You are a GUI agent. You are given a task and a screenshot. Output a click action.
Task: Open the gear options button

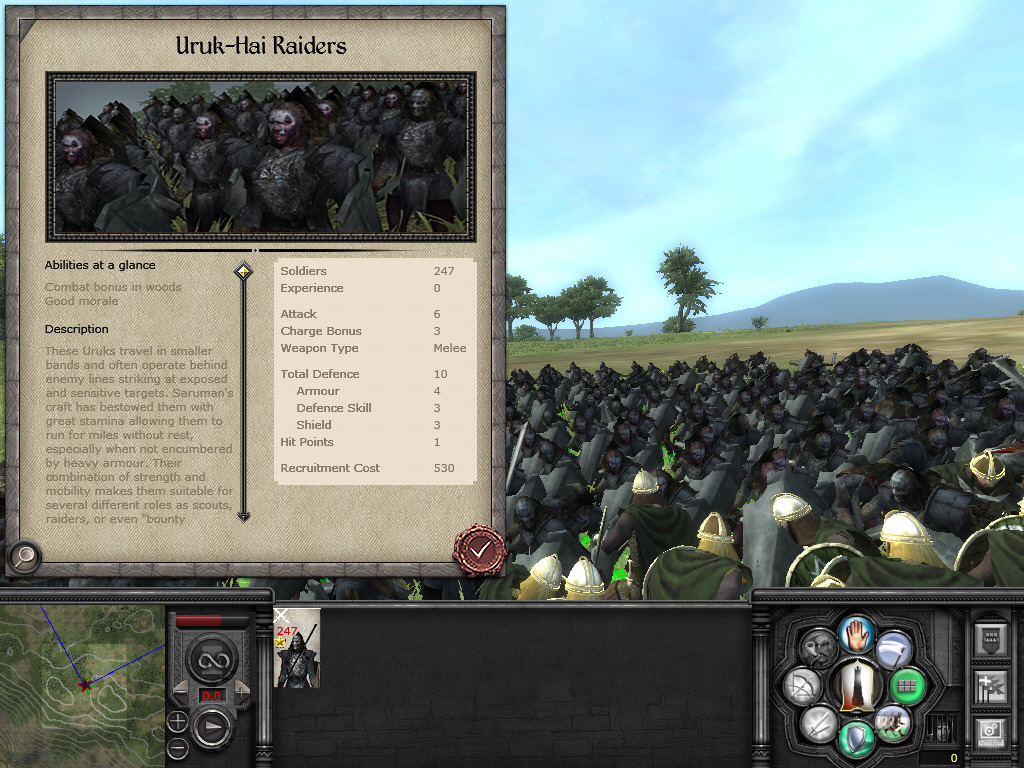pyautogui.click(x=992, y=734)
